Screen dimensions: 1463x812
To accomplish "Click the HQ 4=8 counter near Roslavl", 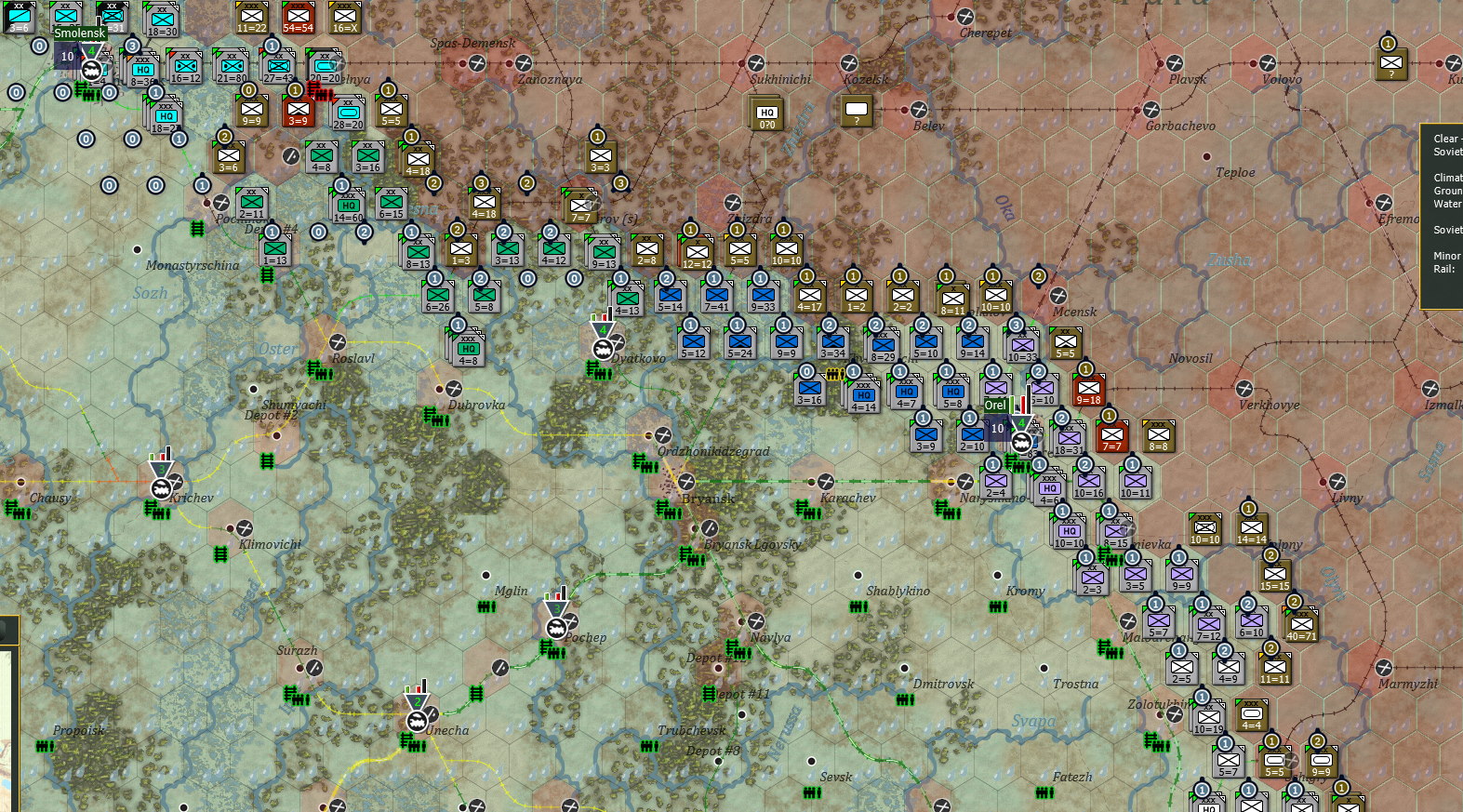I will tap(467, 350).
